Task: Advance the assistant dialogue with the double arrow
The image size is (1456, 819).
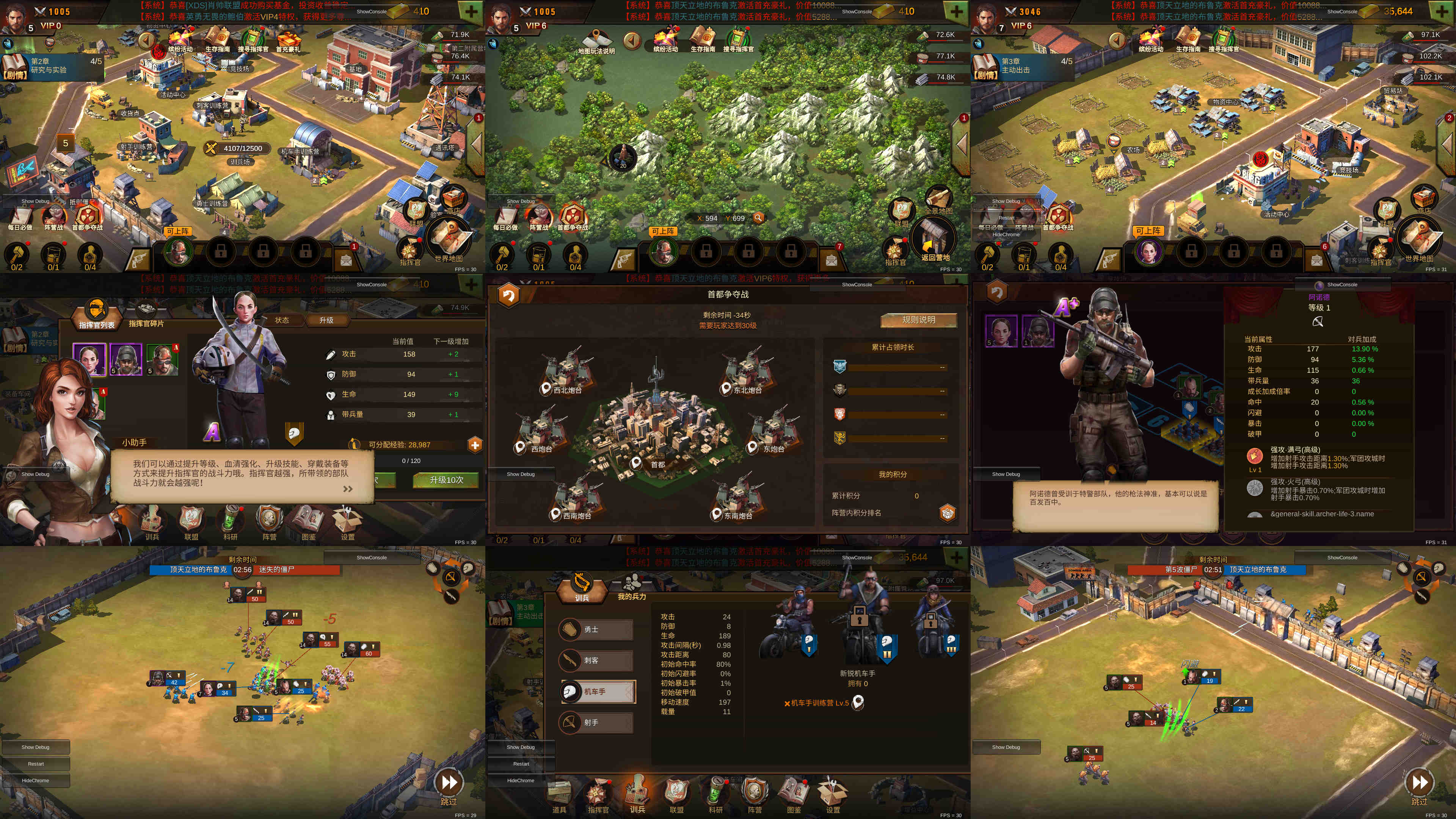Action: (348, 489)
